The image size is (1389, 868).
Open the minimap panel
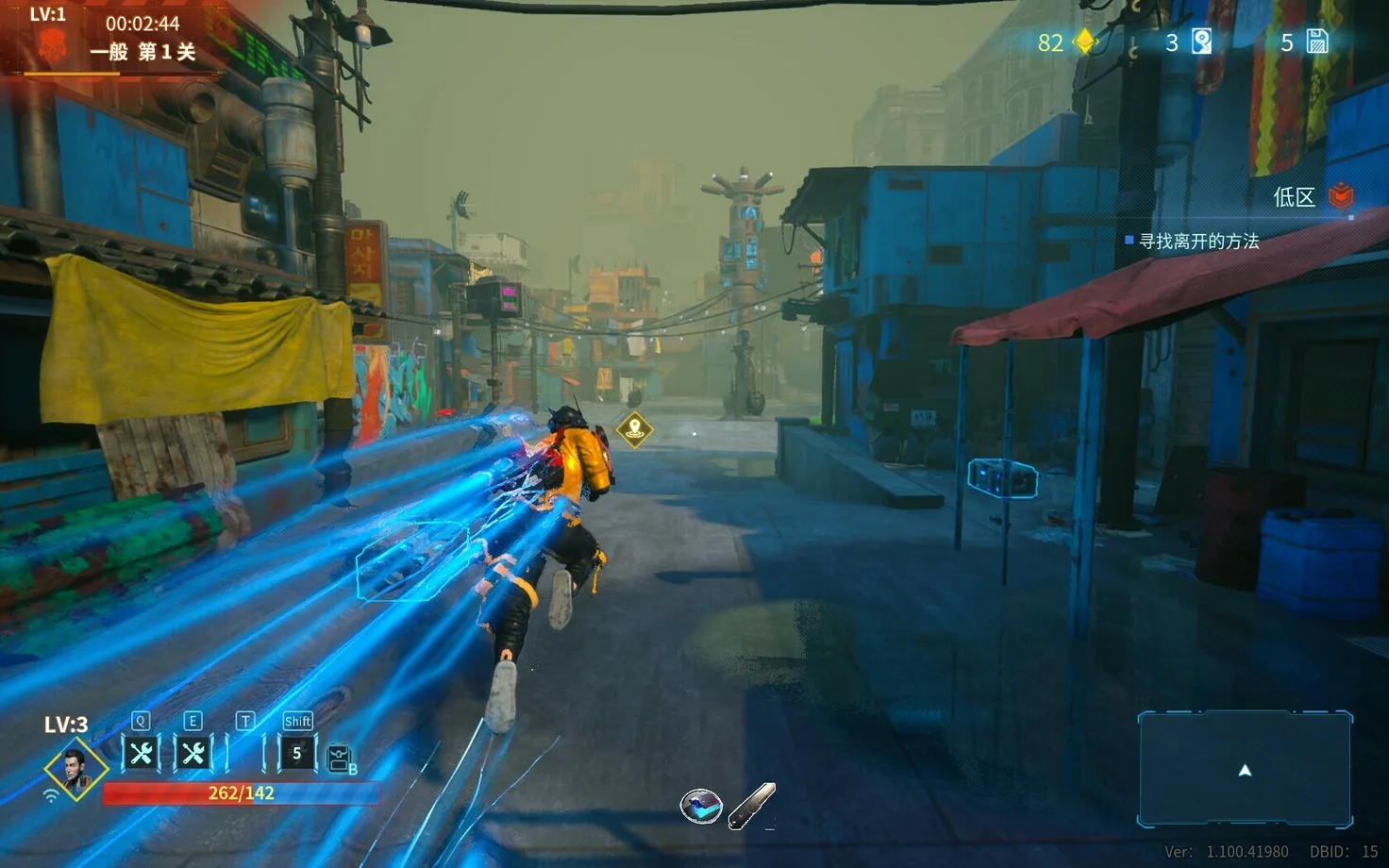pyautogui.click(x=1245, y=769)
